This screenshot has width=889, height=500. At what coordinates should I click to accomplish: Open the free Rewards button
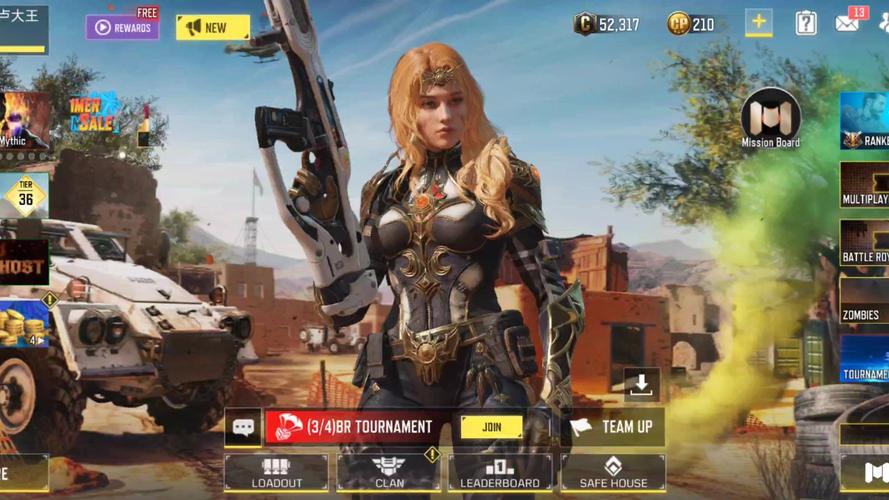122,27
